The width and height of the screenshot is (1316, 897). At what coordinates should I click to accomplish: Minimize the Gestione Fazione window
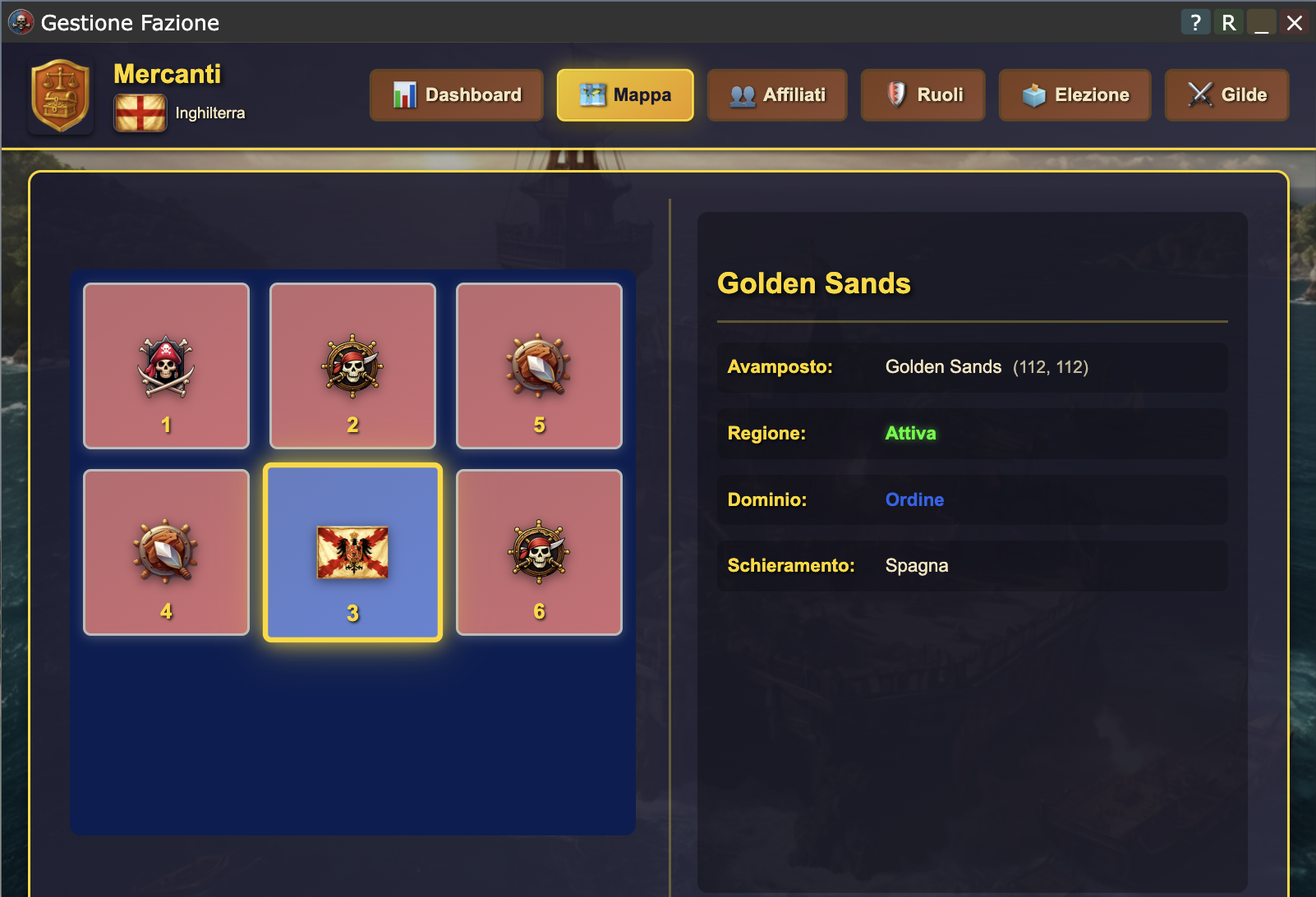pos(1261,22)
